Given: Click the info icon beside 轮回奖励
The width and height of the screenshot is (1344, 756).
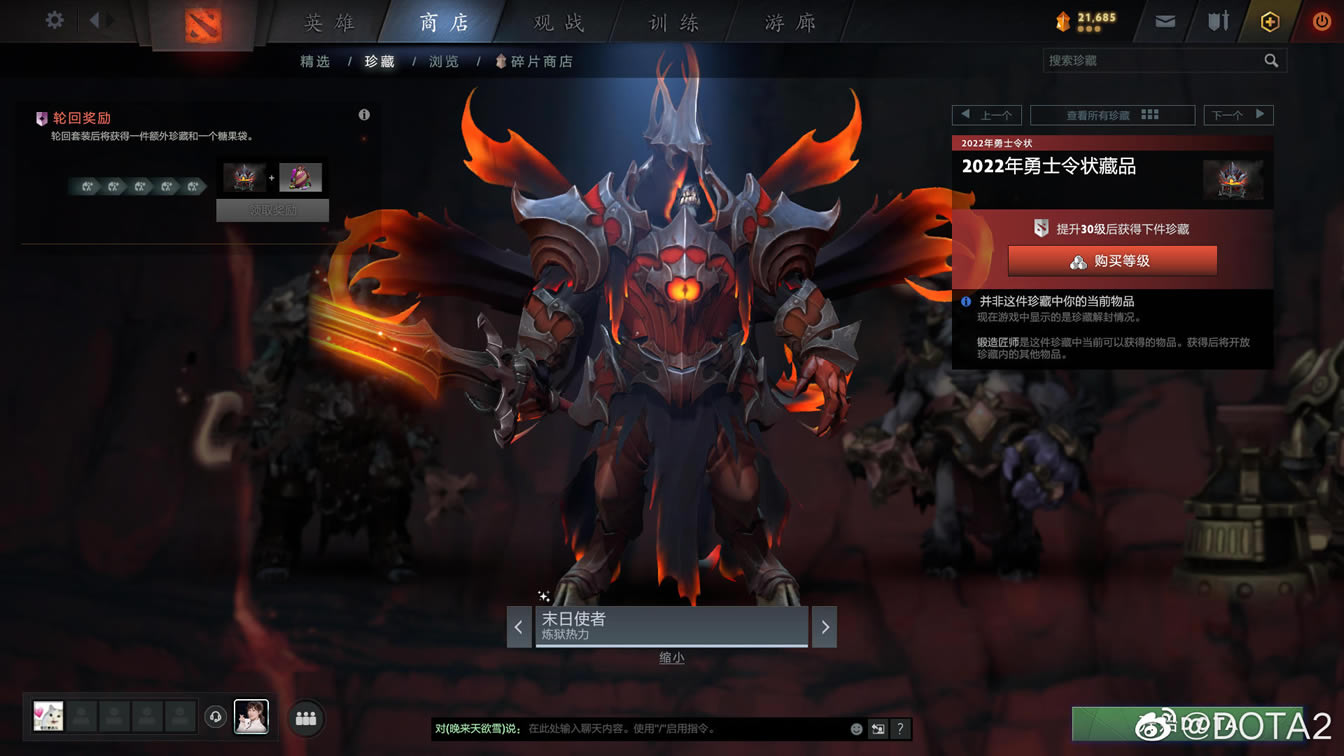Looking at the screenshot, I should pyautogui.click(x=364, y=114).
